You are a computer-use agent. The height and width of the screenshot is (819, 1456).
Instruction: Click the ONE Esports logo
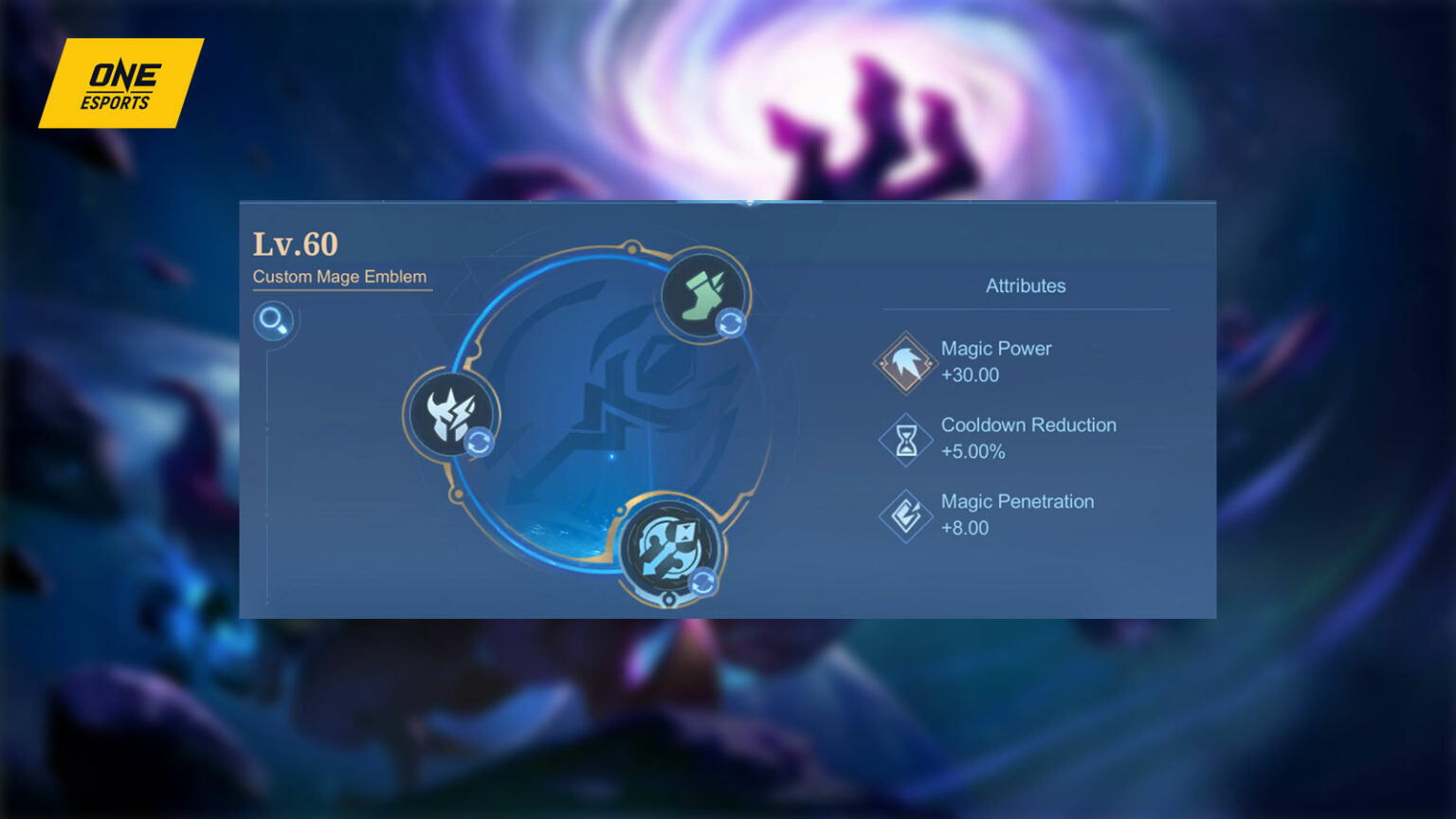click(x=121, y=82)
